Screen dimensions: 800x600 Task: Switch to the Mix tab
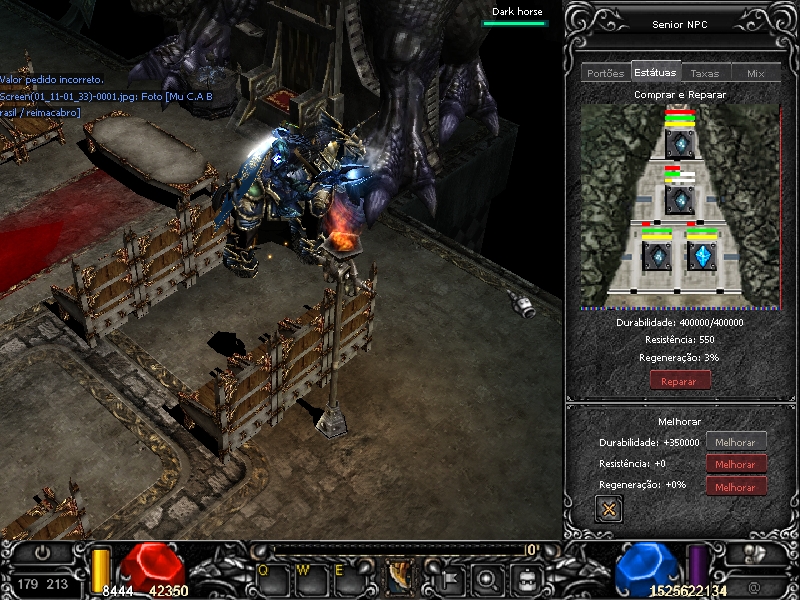coord(755,73)
